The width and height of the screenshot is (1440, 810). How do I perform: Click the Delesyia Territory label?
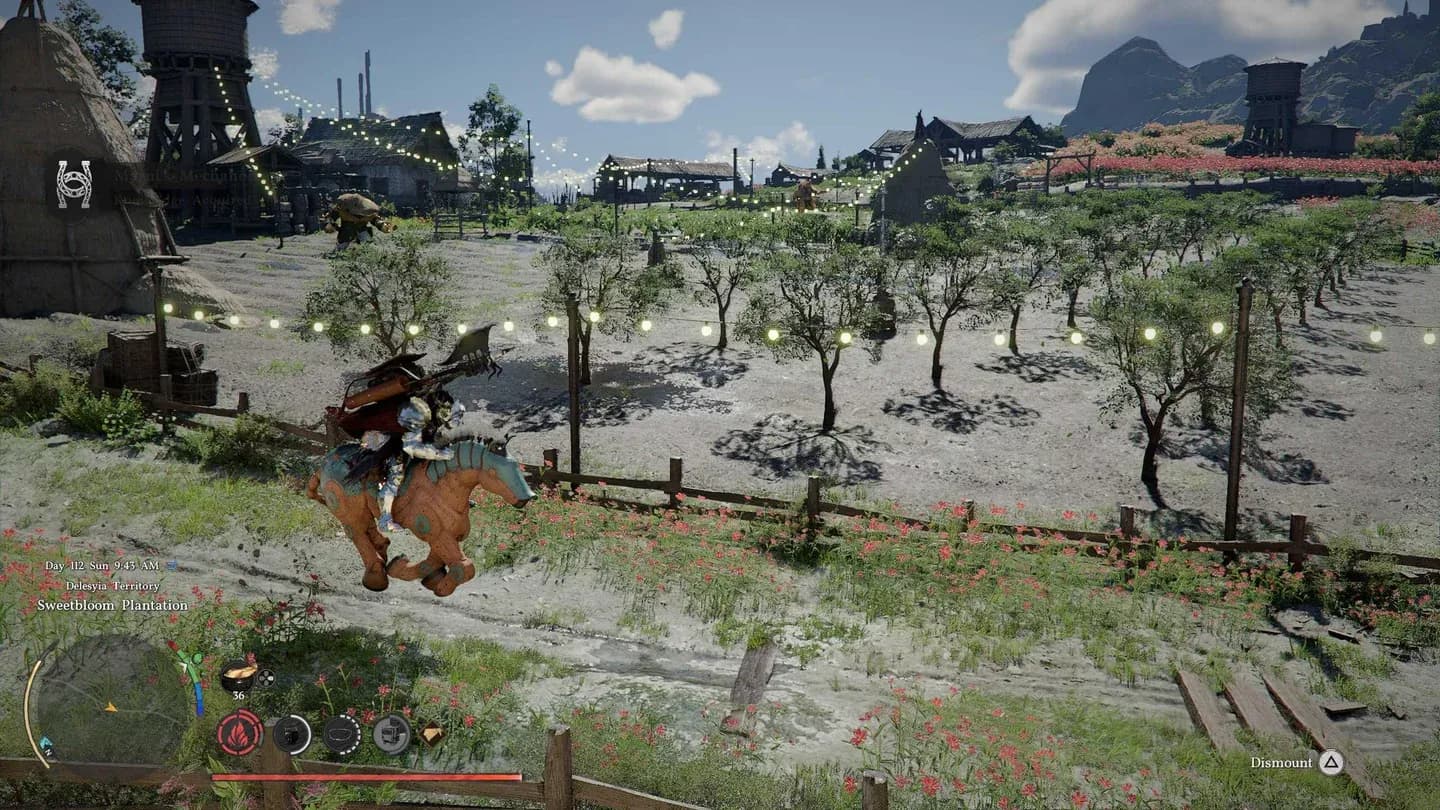[113, 585]
